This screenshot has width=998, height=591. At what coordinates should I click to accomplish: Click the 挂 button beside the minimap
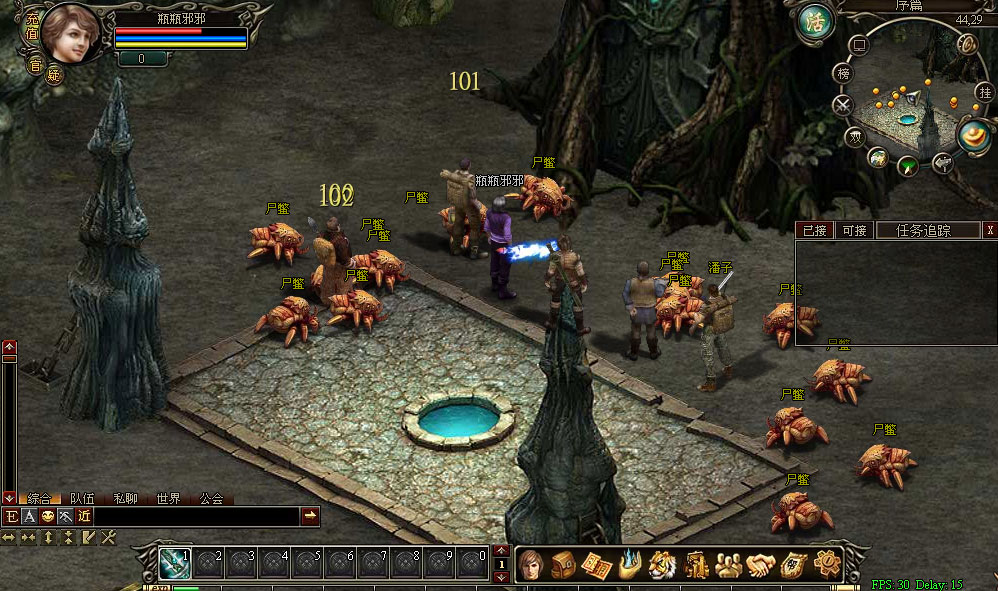984,92
